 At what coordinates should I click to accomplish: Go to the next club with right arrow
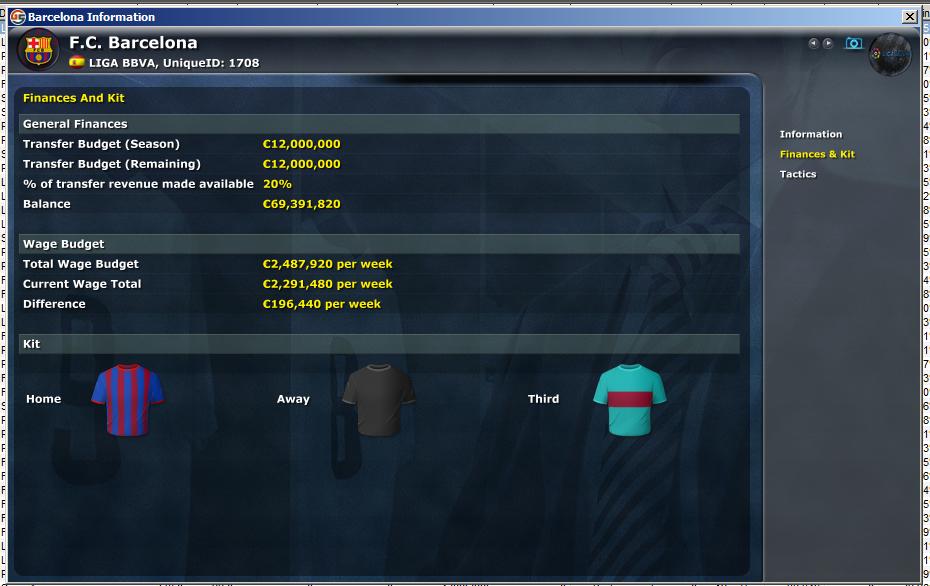(x=828, y=44)
